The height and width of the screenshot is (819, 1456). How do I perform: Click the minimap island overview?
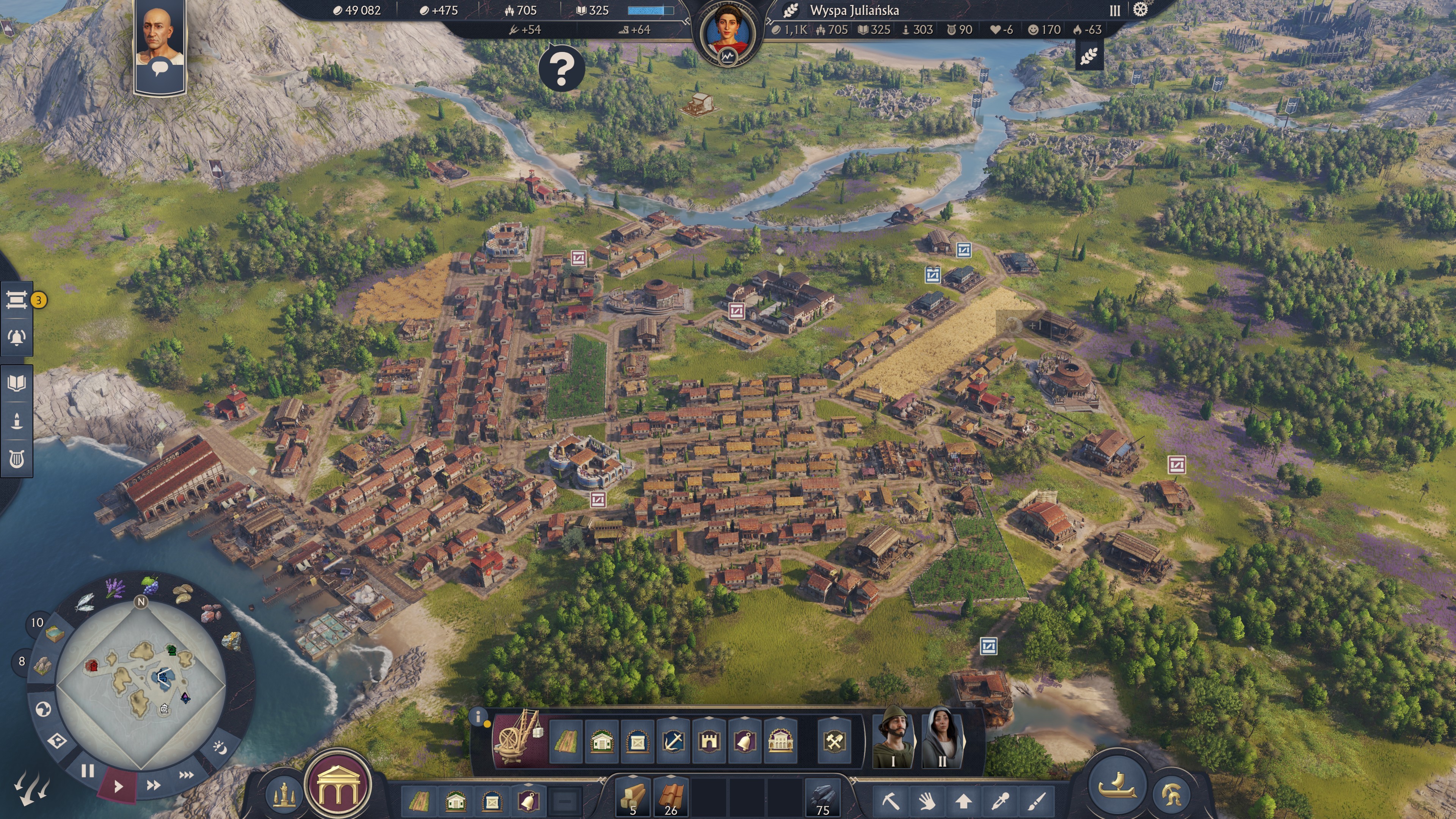(141, 684)
